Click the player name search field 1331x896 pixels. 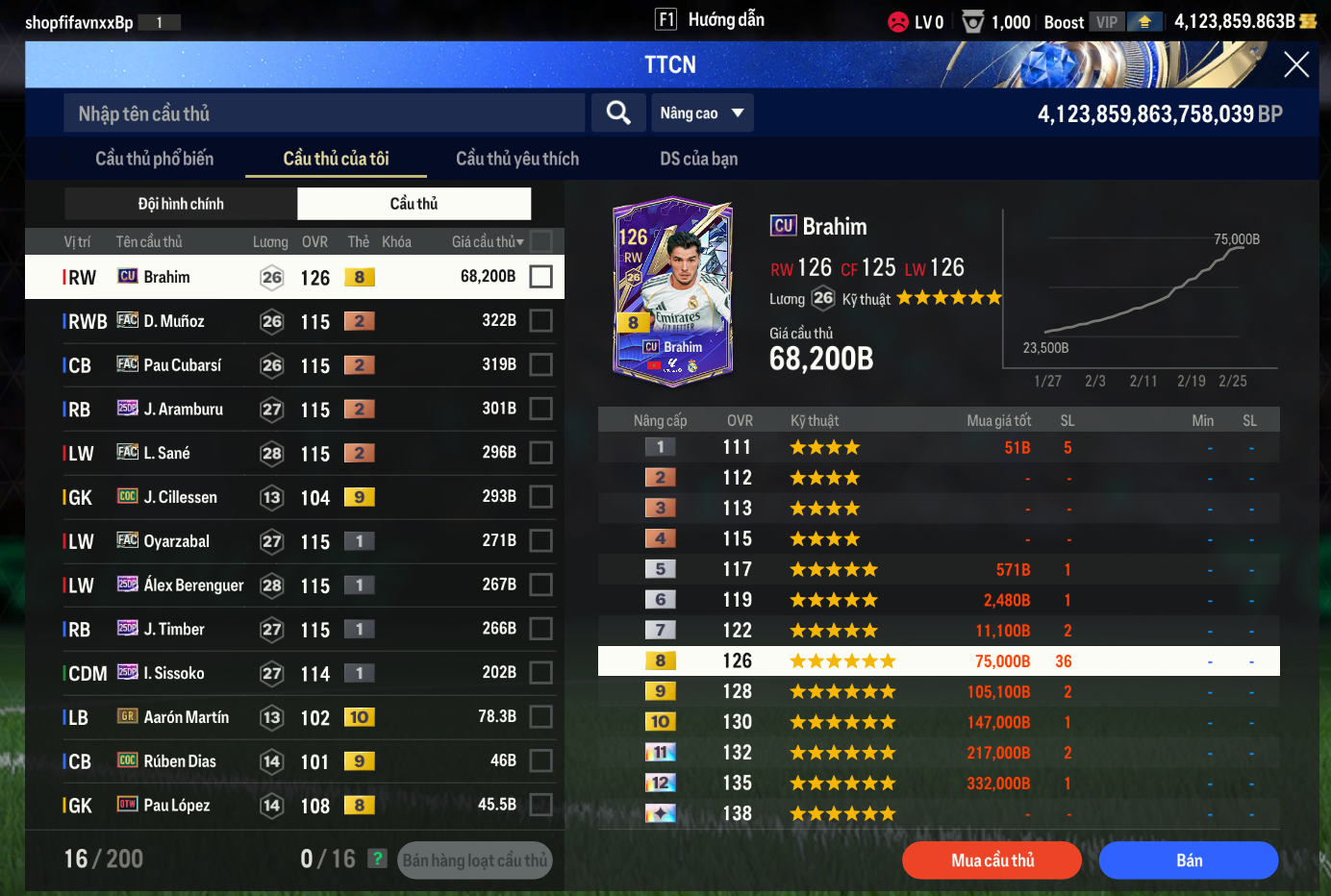click(324, 113)
